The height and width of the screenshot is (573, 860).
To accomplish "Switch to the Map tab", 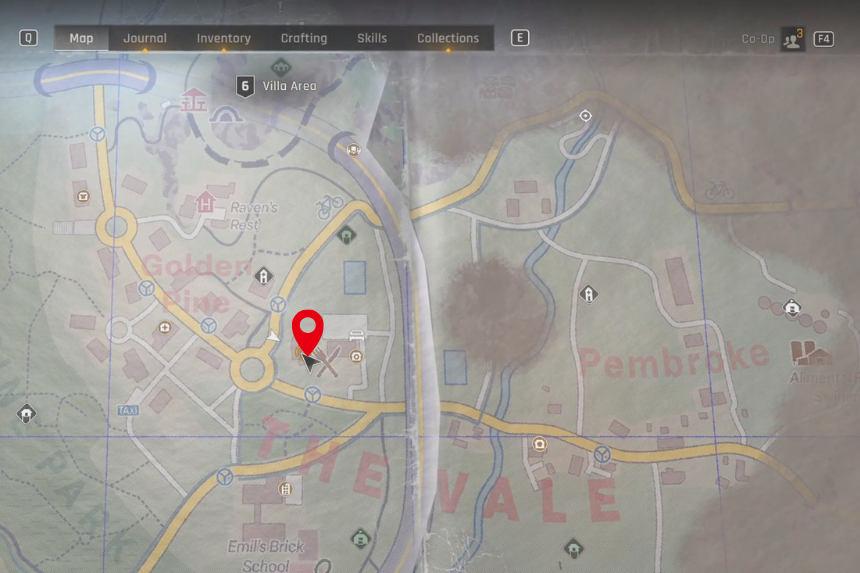I will [x=81, y=39].
